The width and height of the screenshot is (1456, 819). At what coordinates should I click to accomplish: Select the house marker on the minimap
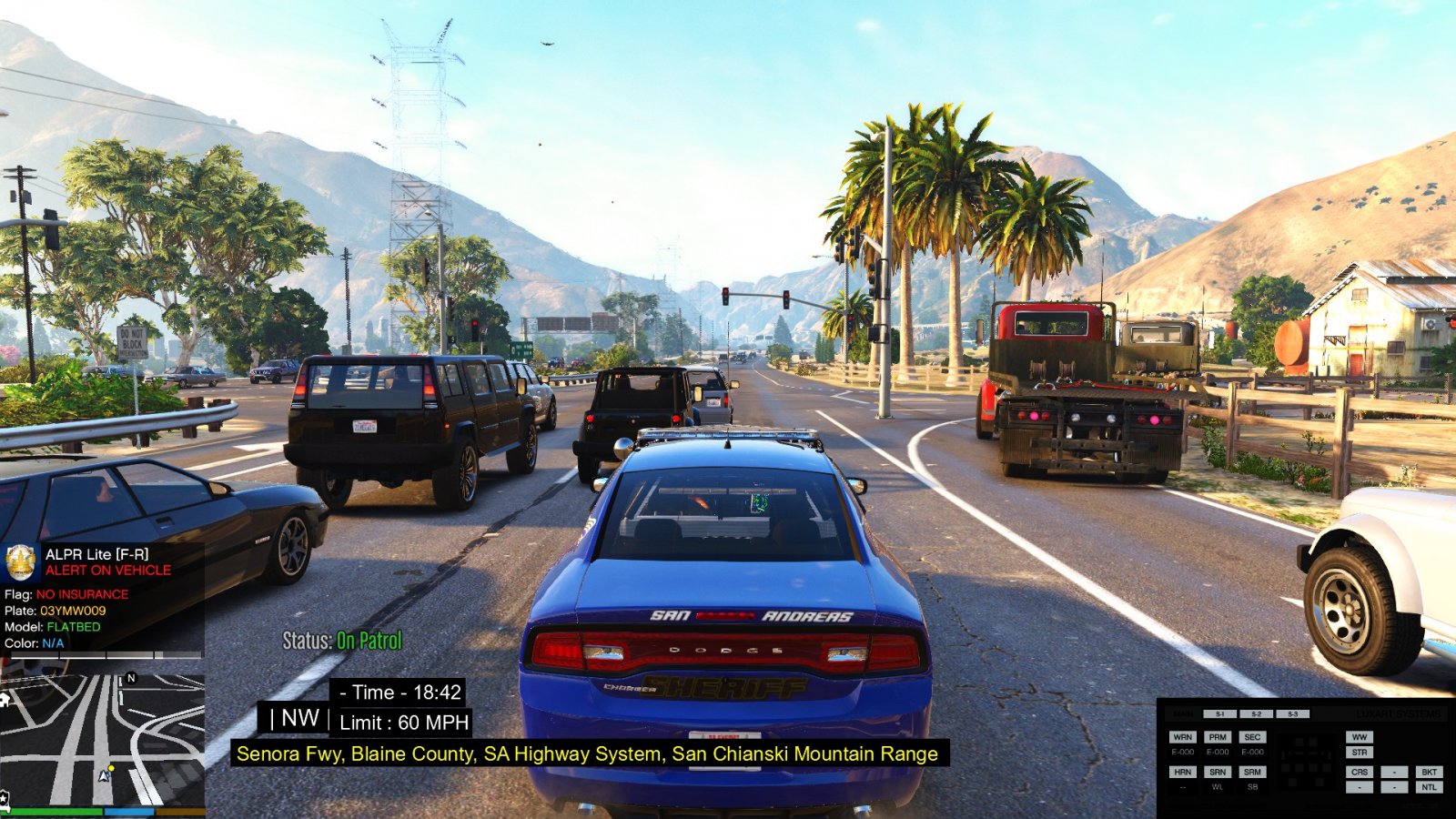point(5,700)
